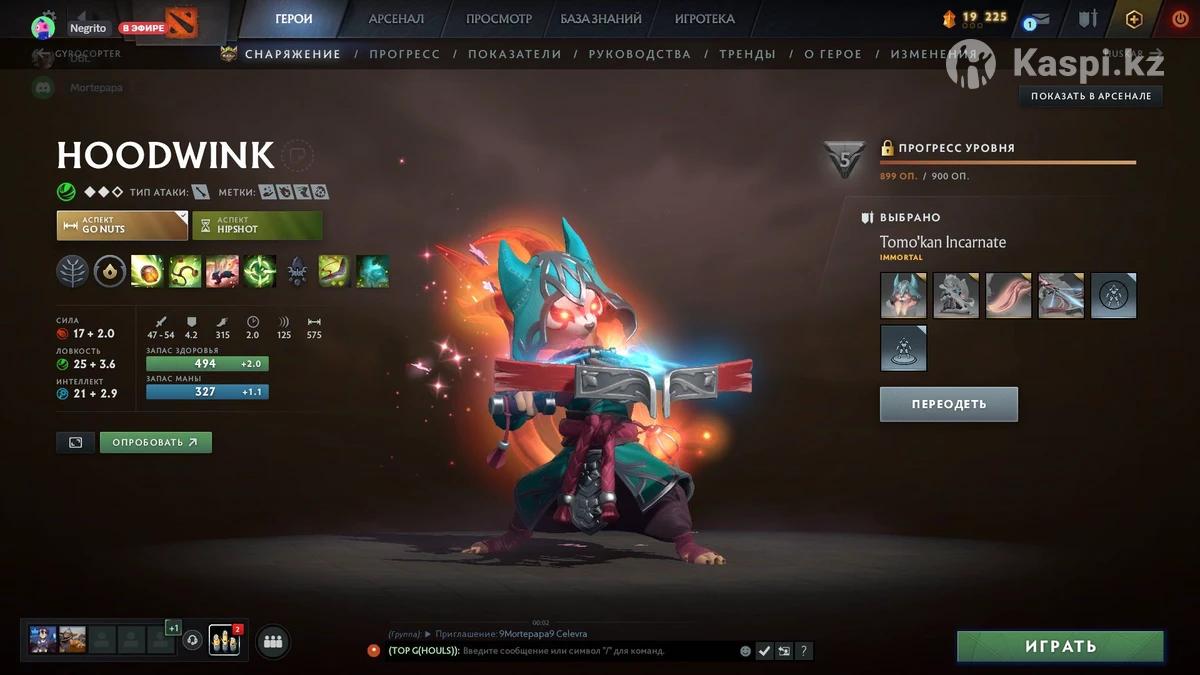Open the talent tree icon
Viewport: 1200px width, 675px height.
[72, 271]
